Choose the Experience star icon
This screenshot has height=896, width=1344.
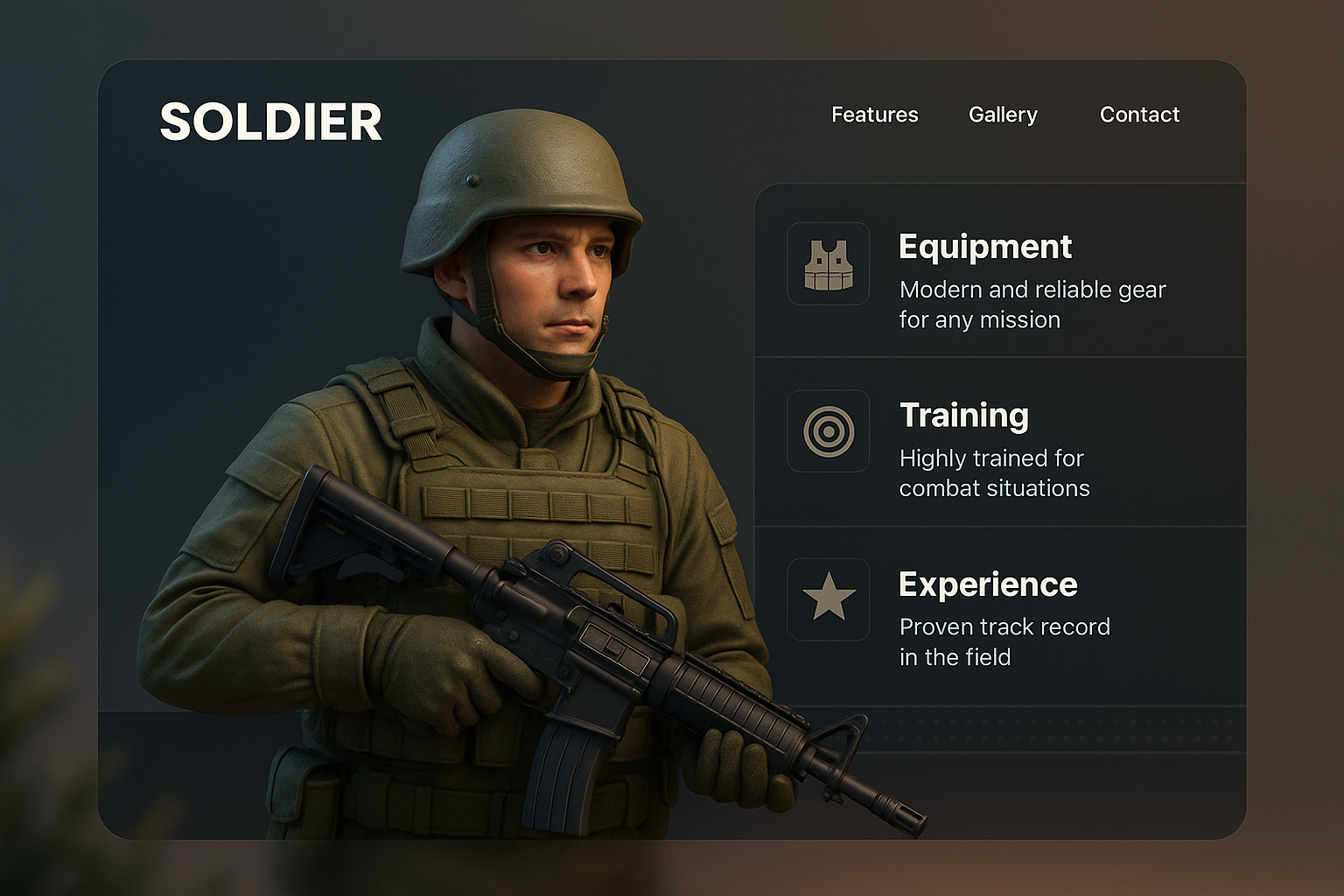(828, 599)
